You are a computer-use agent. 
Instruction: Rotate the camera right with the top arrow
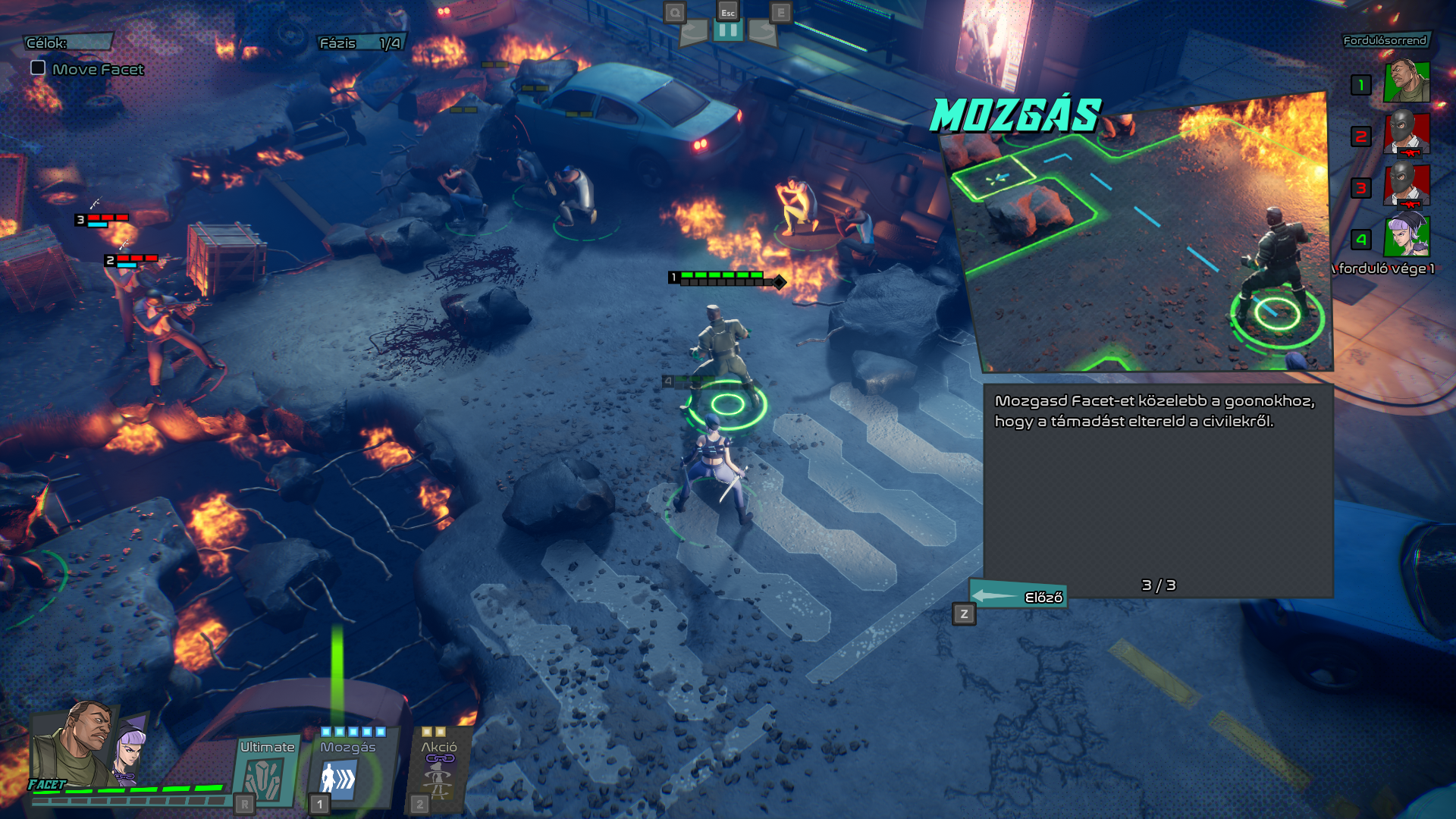pyautogui.click(x=762, y=31)
